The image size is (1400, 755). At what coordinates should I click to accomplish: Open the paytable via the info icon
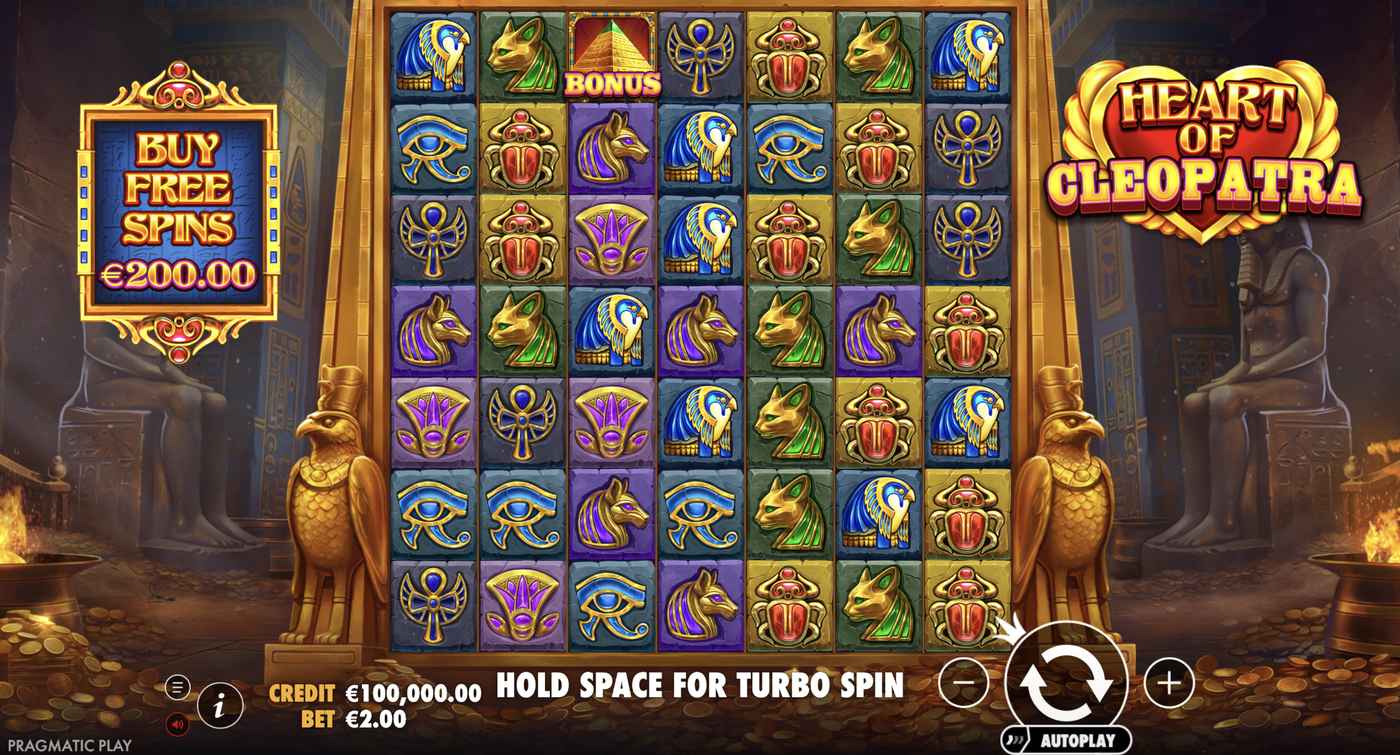tap(218, 705)
